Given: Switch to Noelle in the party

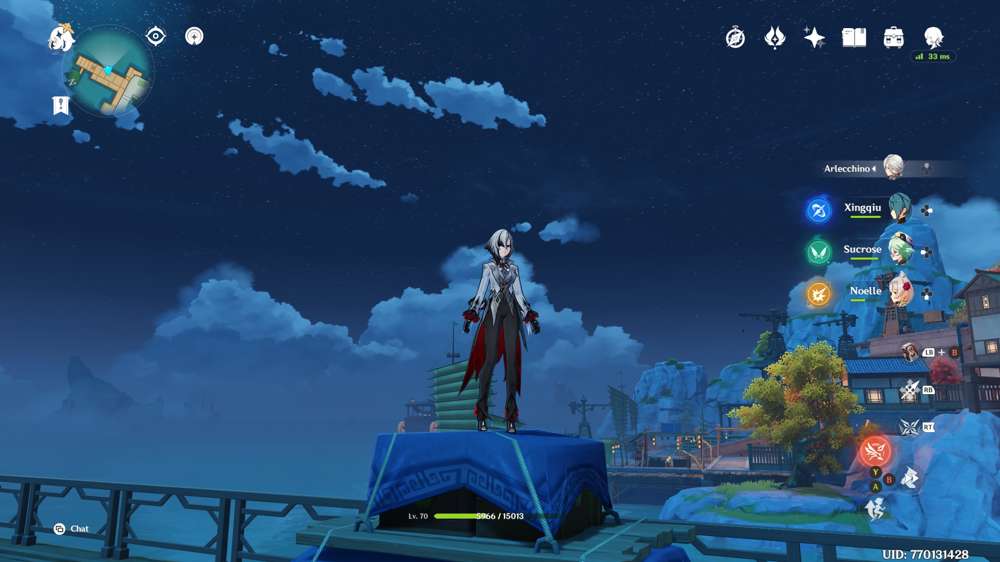Looking at the screenshot, I should coord(899,291).
